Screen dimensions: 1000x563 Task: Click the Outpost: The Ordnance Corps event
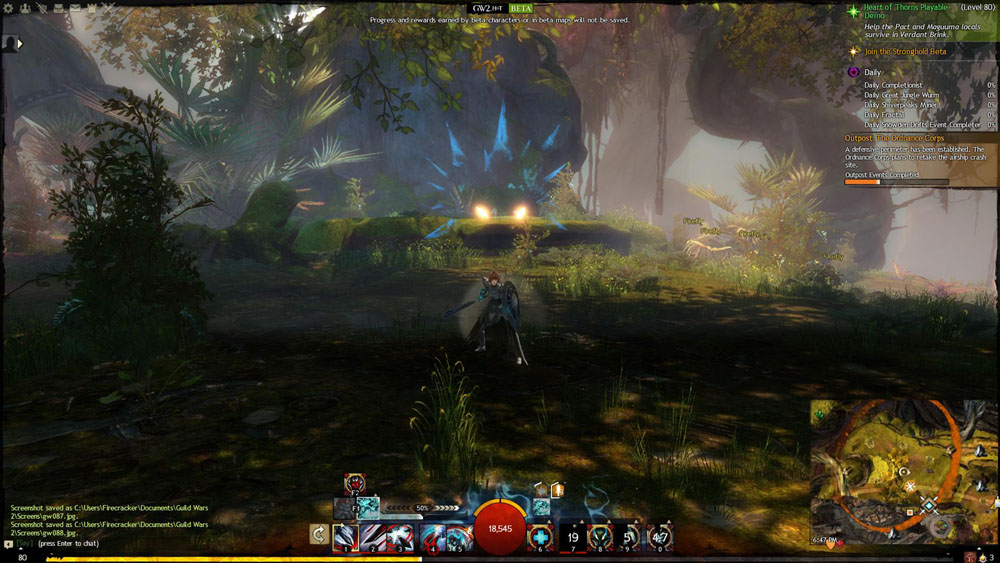pos(894,138)
